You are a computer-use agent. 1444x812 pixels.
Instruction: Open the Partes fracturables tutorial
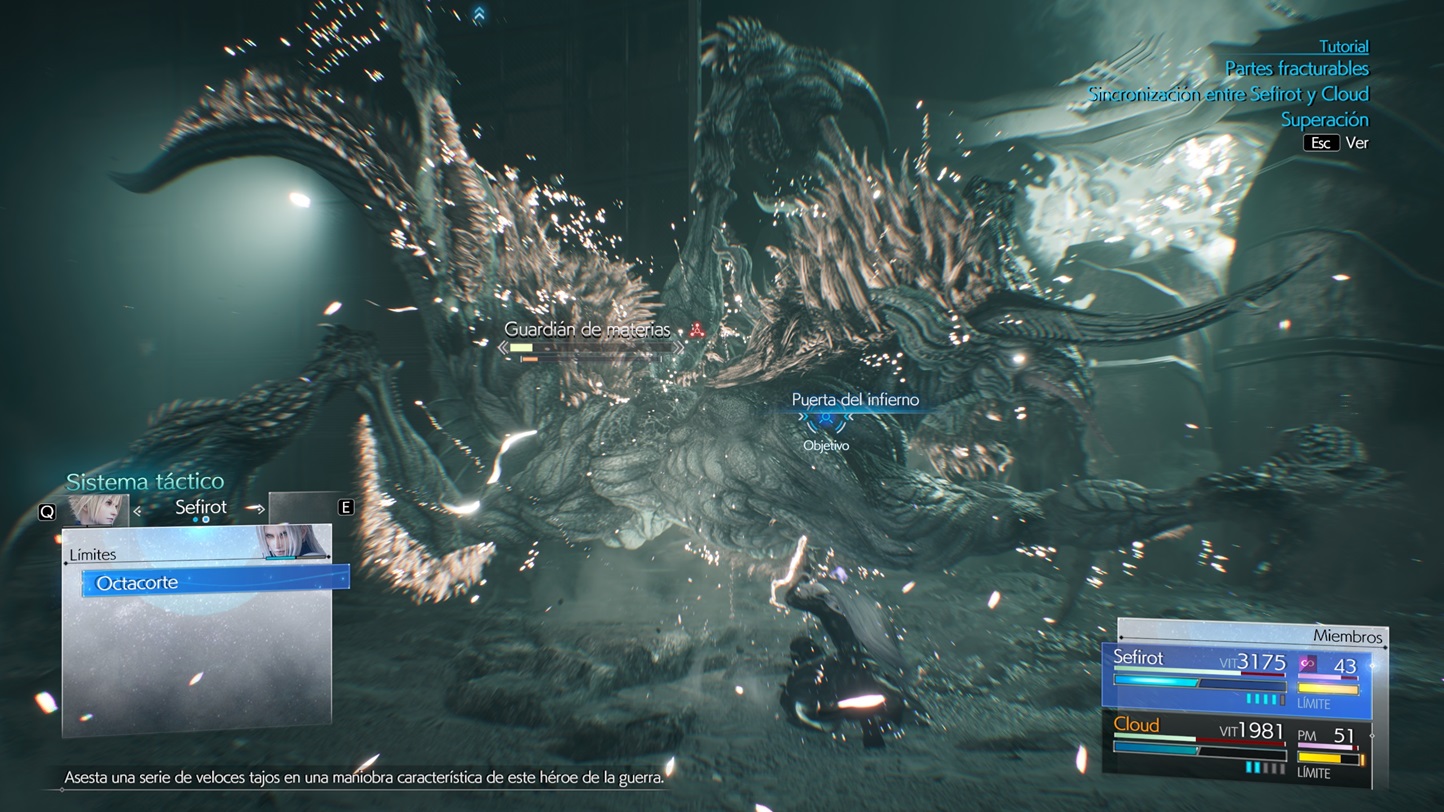click(x=1296, y=69)
